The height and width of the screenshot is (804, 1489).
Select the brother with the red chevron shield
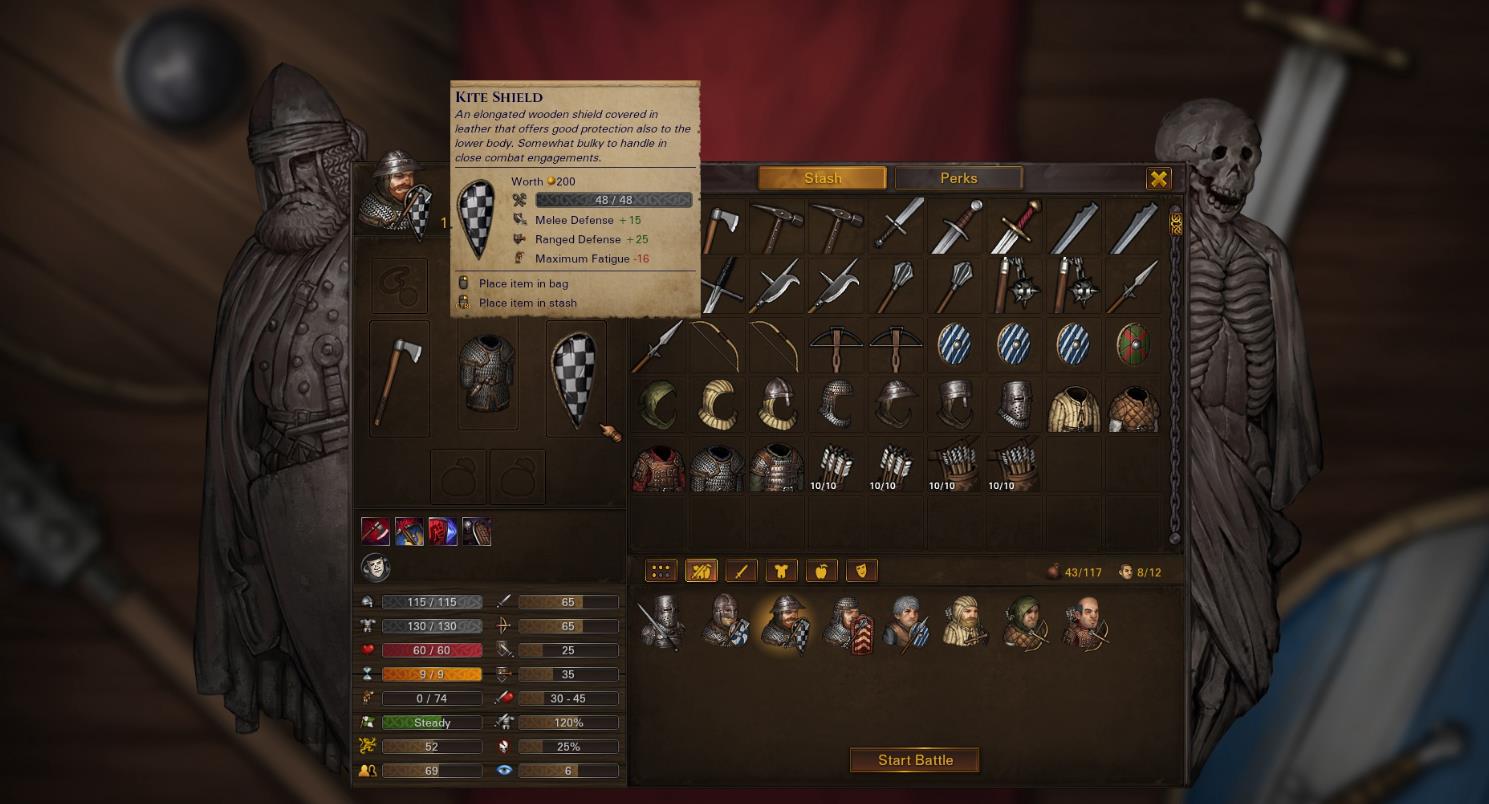[848, 622]
